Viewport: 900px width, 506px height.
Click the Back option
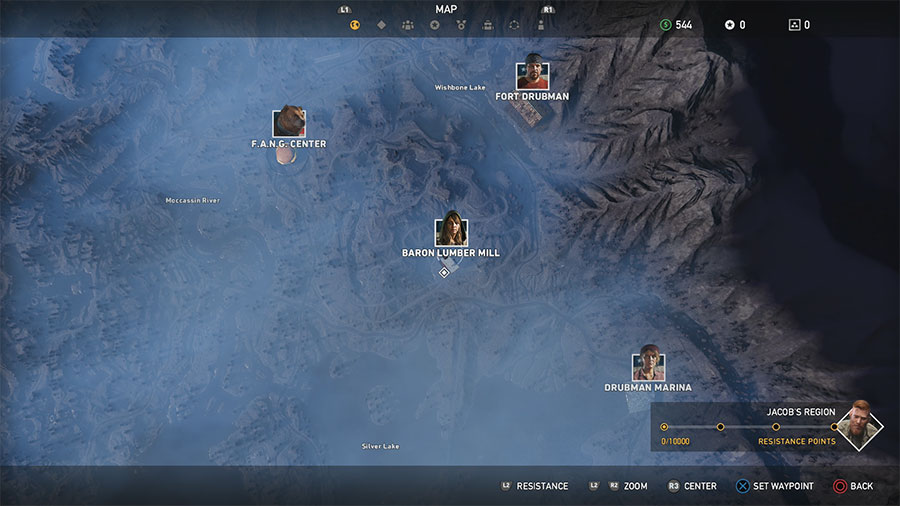pos(853,486)
